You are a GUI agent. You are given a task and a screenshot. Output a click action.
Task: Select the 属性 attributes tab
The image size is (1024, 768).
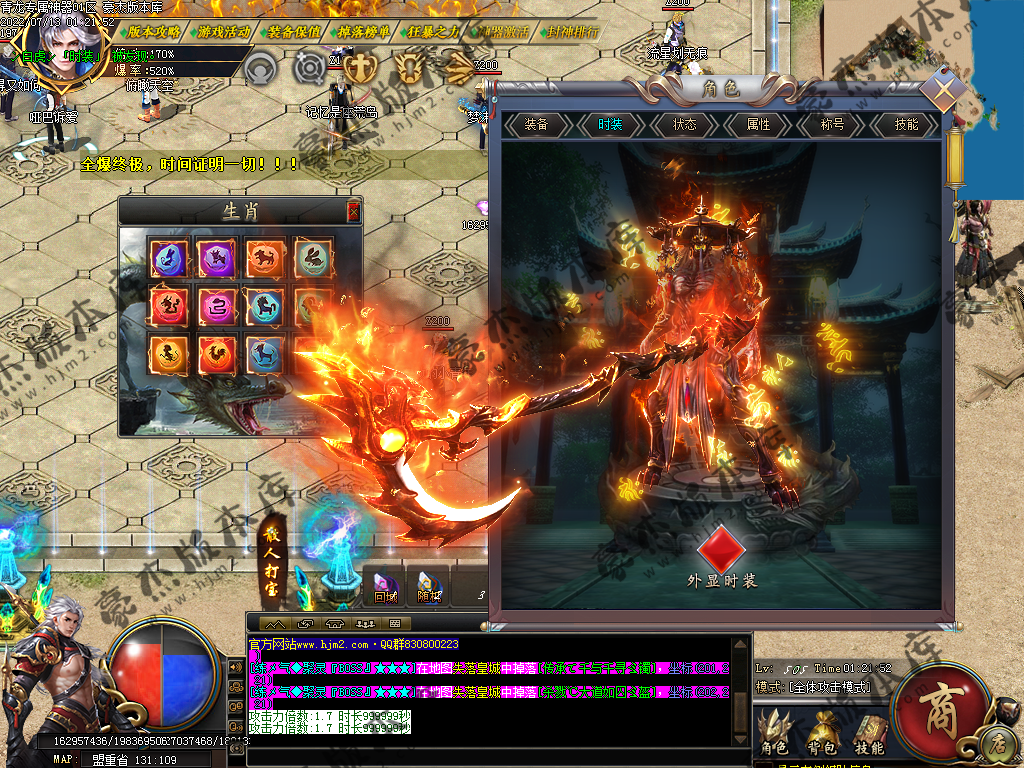click(x=758, y=125)
